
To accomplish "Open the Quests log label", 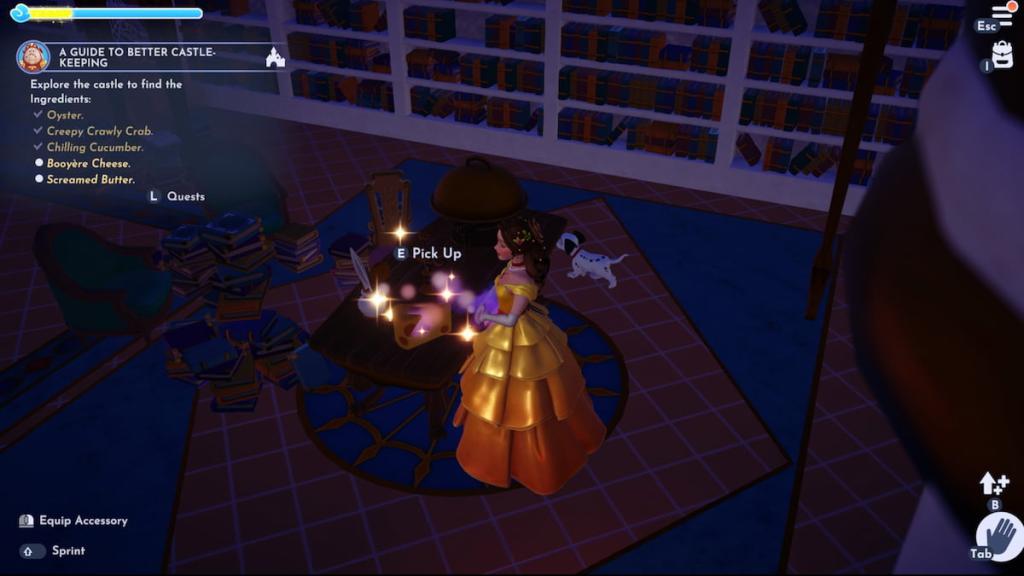I will point(185,196).
